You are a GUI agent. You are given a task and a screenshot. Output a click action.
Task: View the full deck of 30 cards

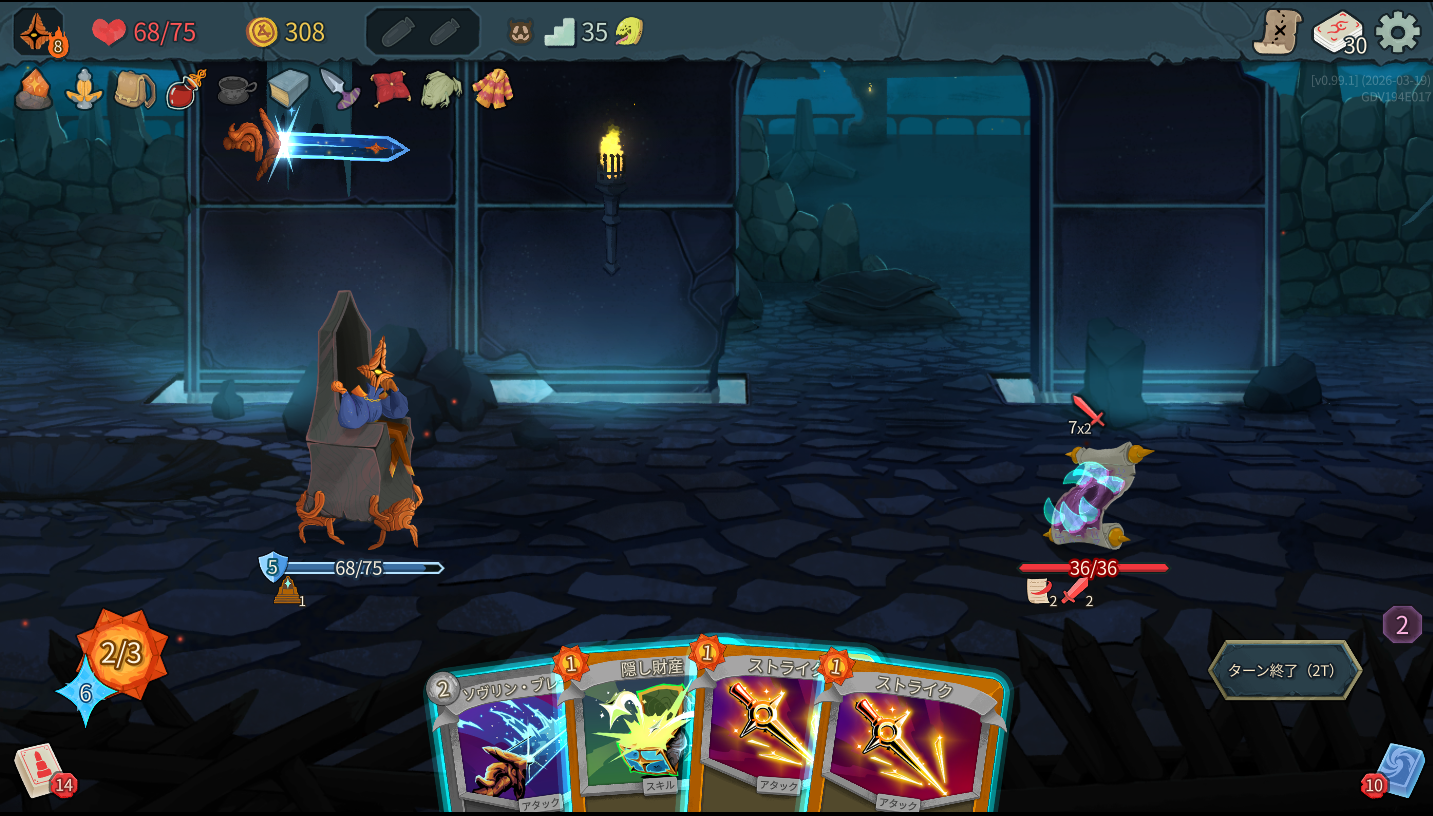click(x=1338, y=33)
